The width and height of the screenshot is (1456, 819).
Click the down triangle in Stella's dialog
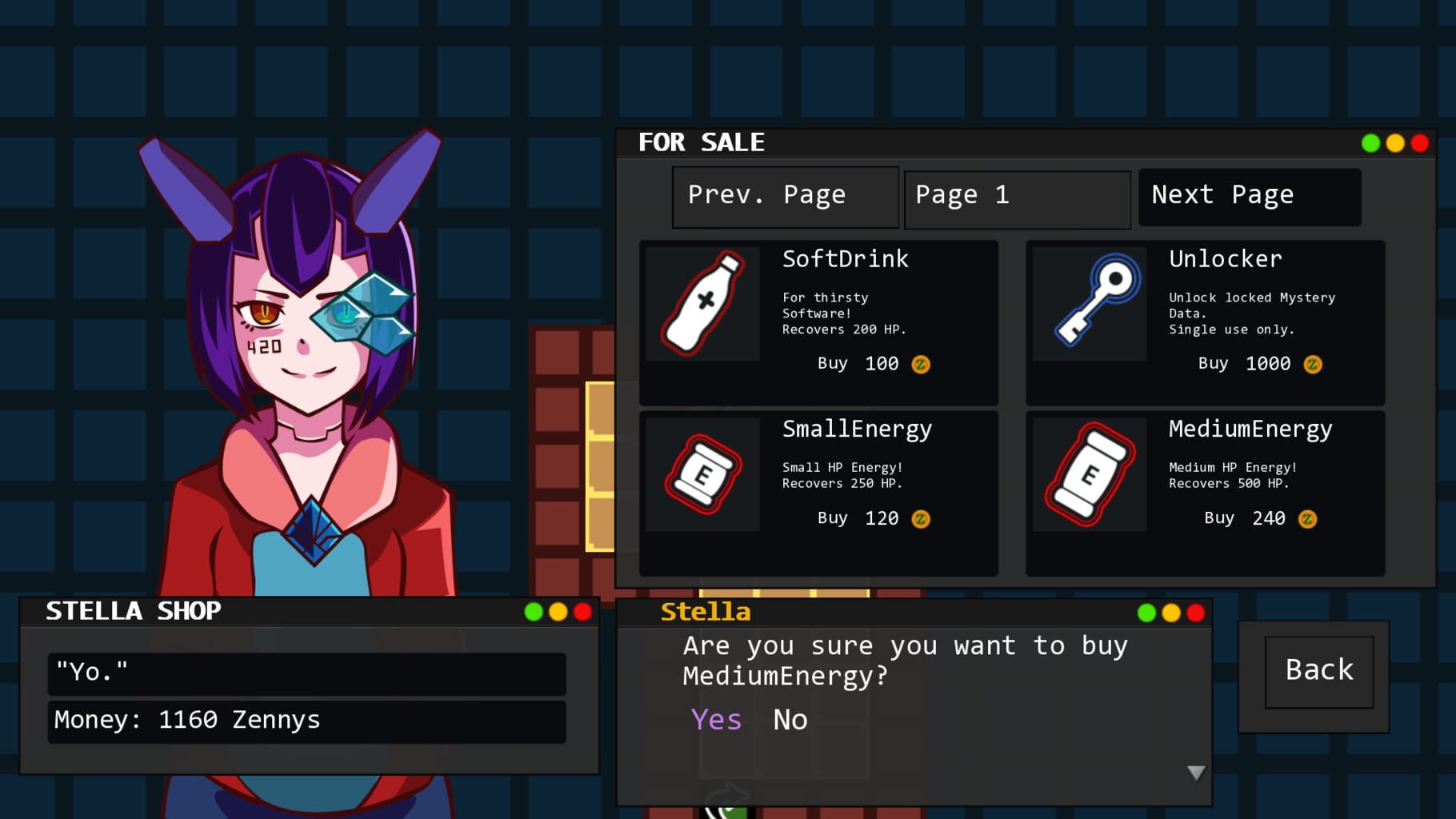pos(1195,773)
